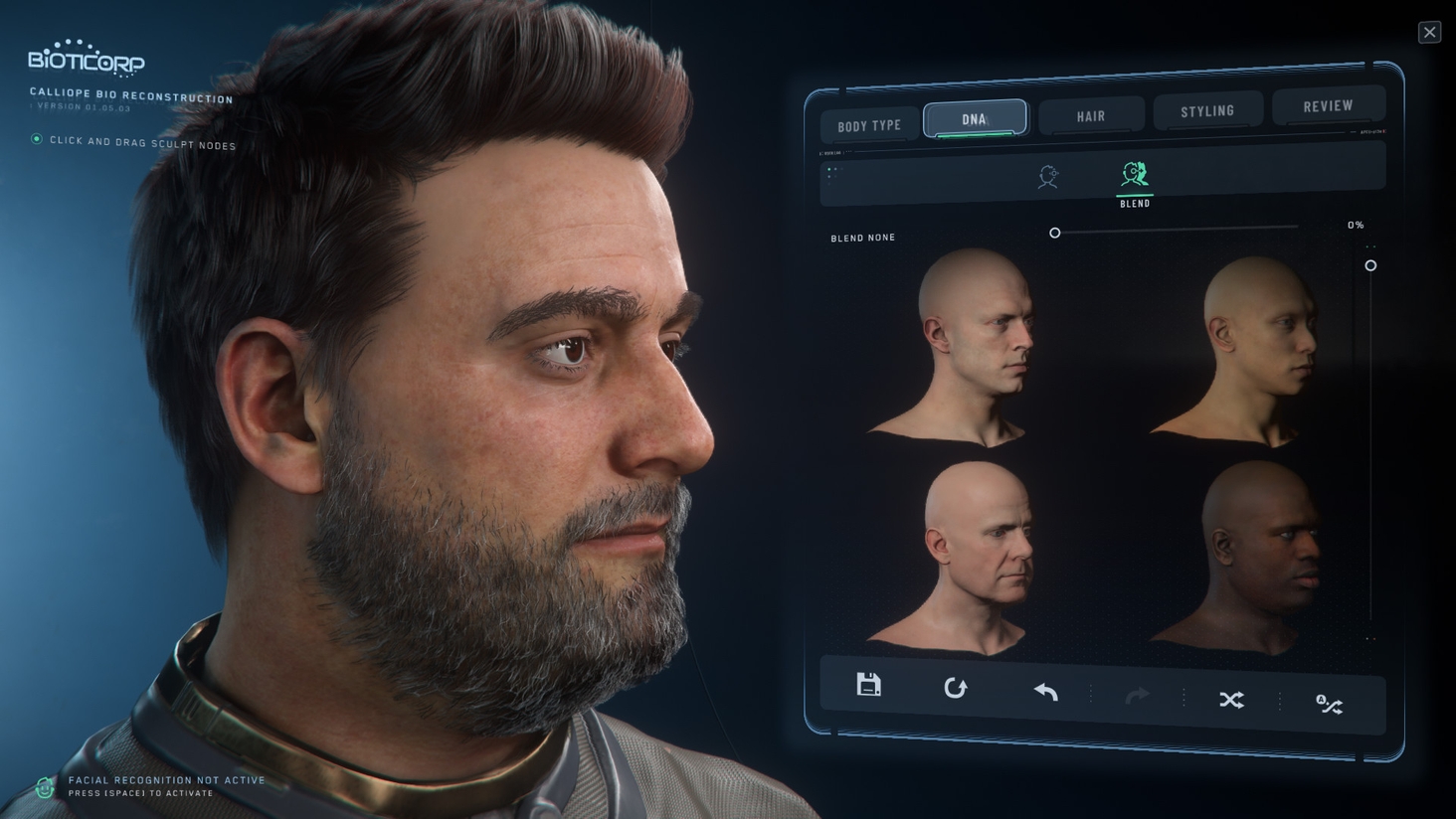Viewport: 1456px width, 819px height.
Task: Save the character with the floppy disk icon
Action: point(867,687)
